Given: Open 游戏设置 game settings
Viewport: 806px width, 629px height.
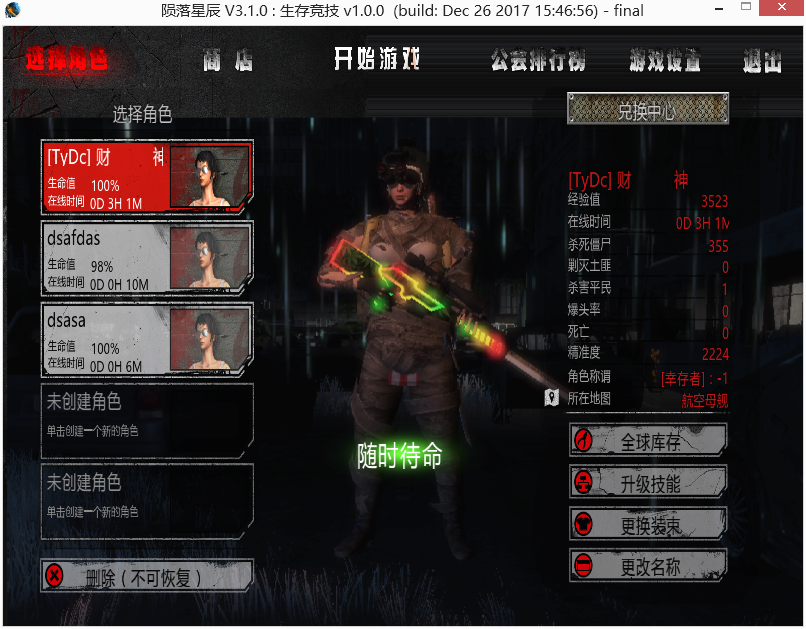Looking at the screenshot, I should point(665,60).
